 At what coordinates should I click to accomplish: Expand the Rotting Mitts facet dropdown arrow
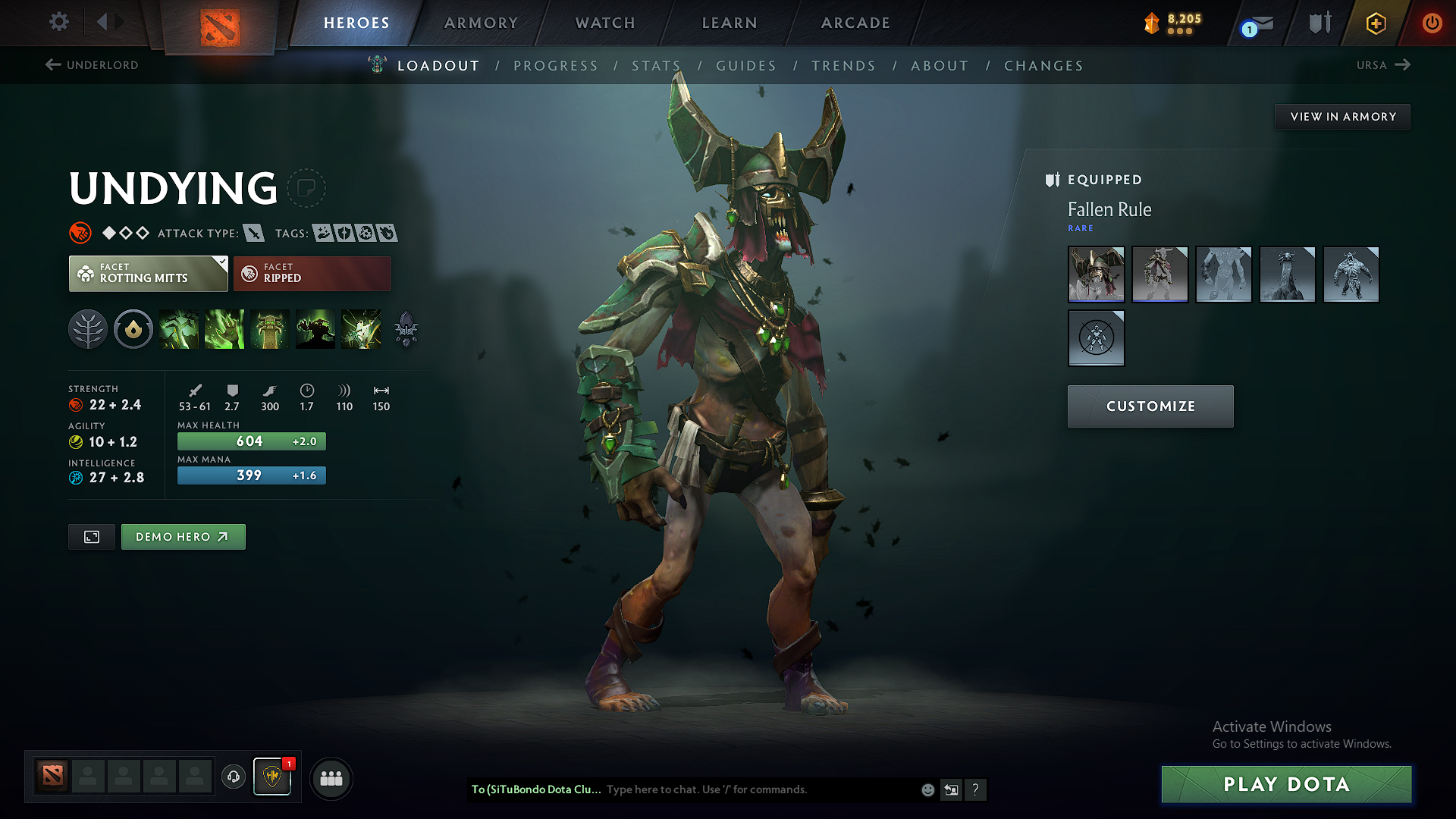(221, 263)
